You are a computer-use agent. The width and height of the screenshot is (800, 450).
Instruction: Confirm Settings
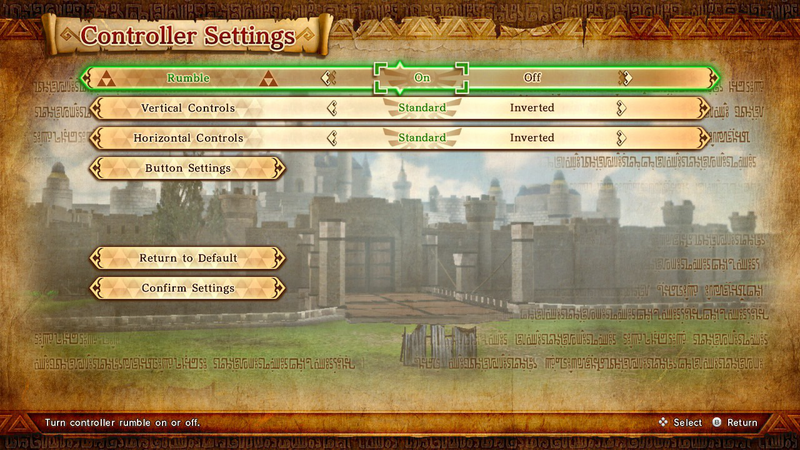[188, 288]
